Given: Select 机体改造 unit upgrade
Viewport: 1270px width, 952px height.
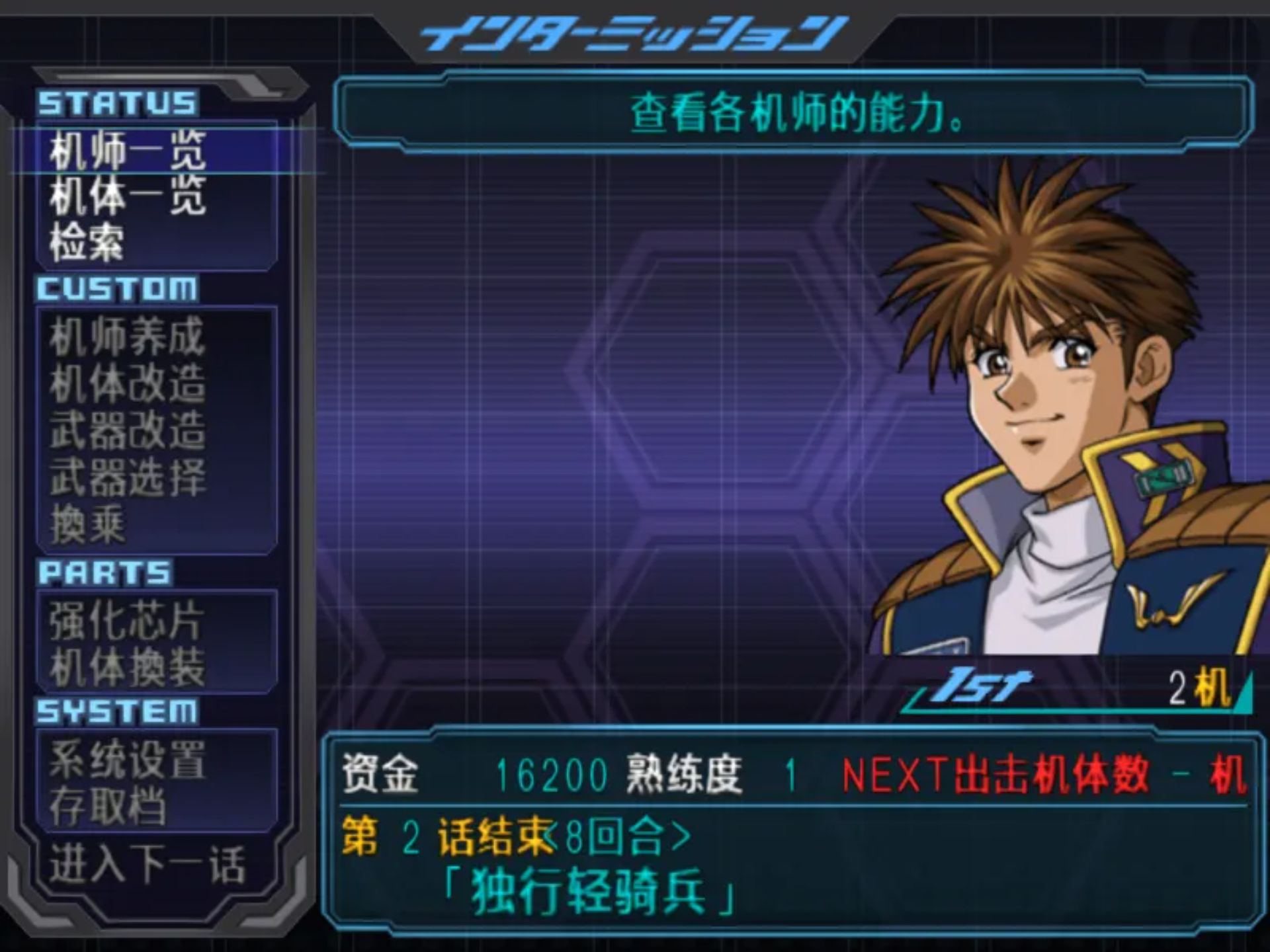Looking at the screenshot, I should coord(128,383).
